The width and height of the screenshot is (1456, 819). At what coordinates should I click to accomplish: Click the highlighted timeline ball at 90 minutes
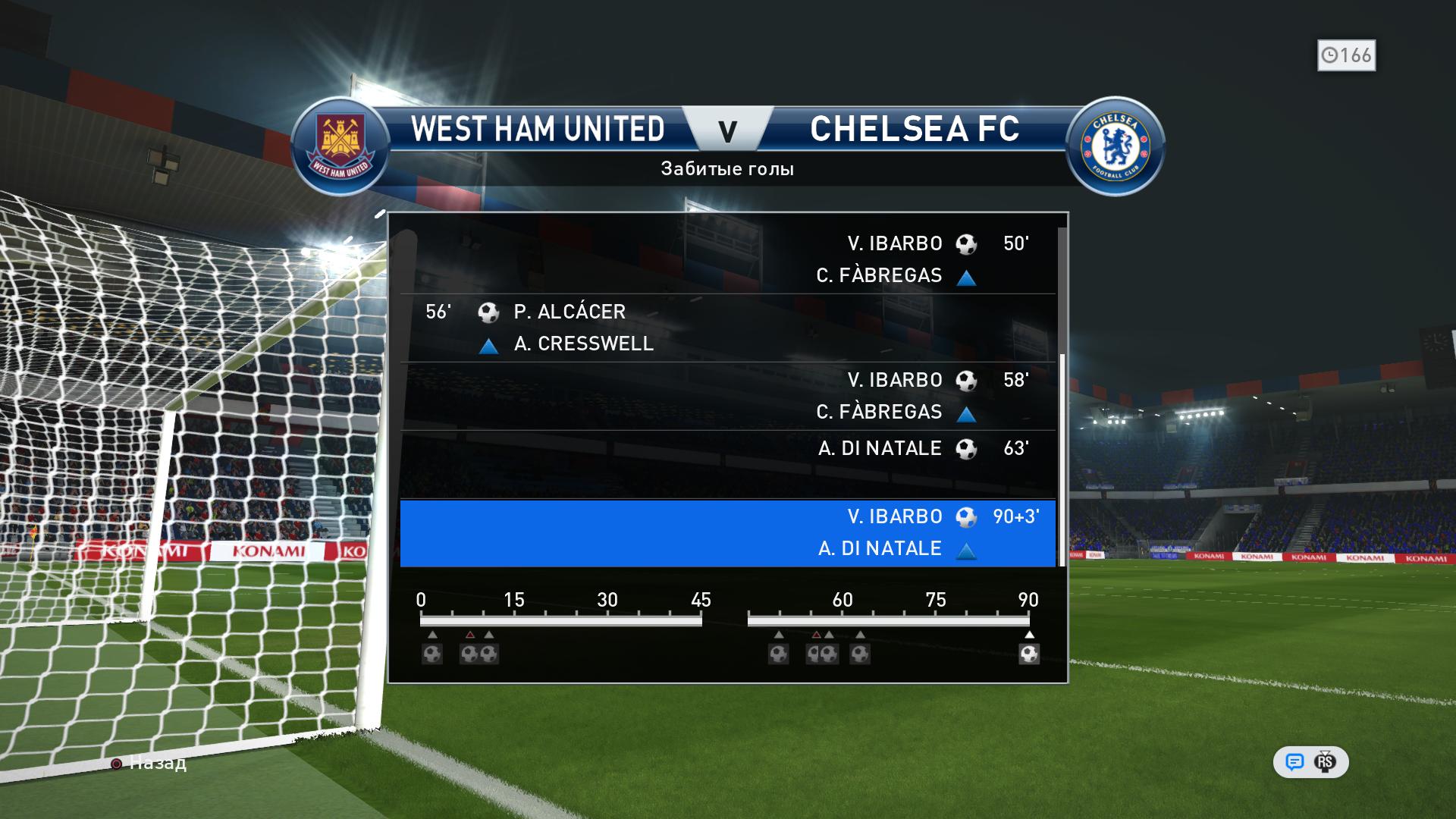[x=1028, y=654]
